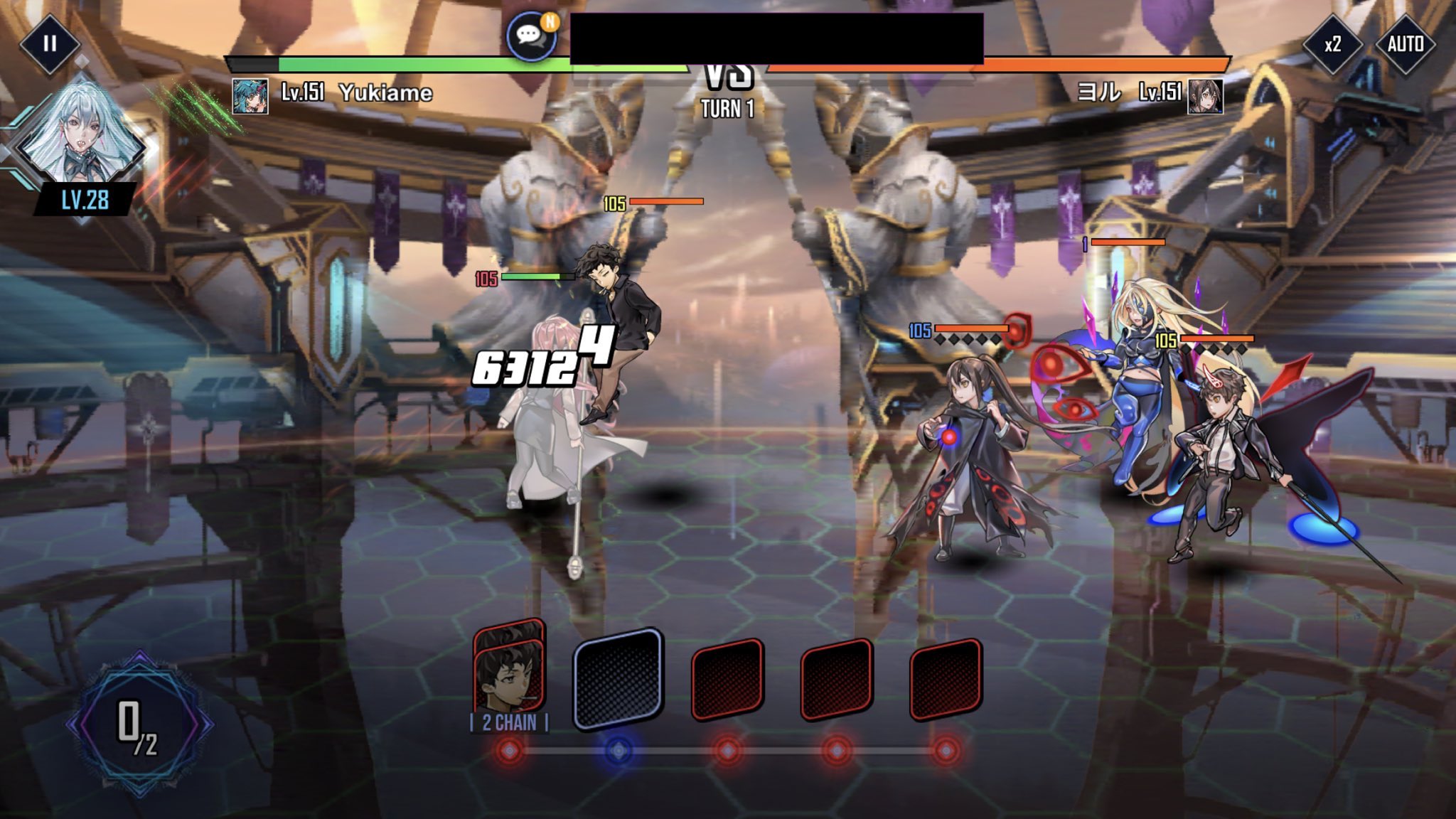Open the chat bubble icon
Viewport: 1456px width, 819px height.
pyautogui.click(x=531, y=36)
